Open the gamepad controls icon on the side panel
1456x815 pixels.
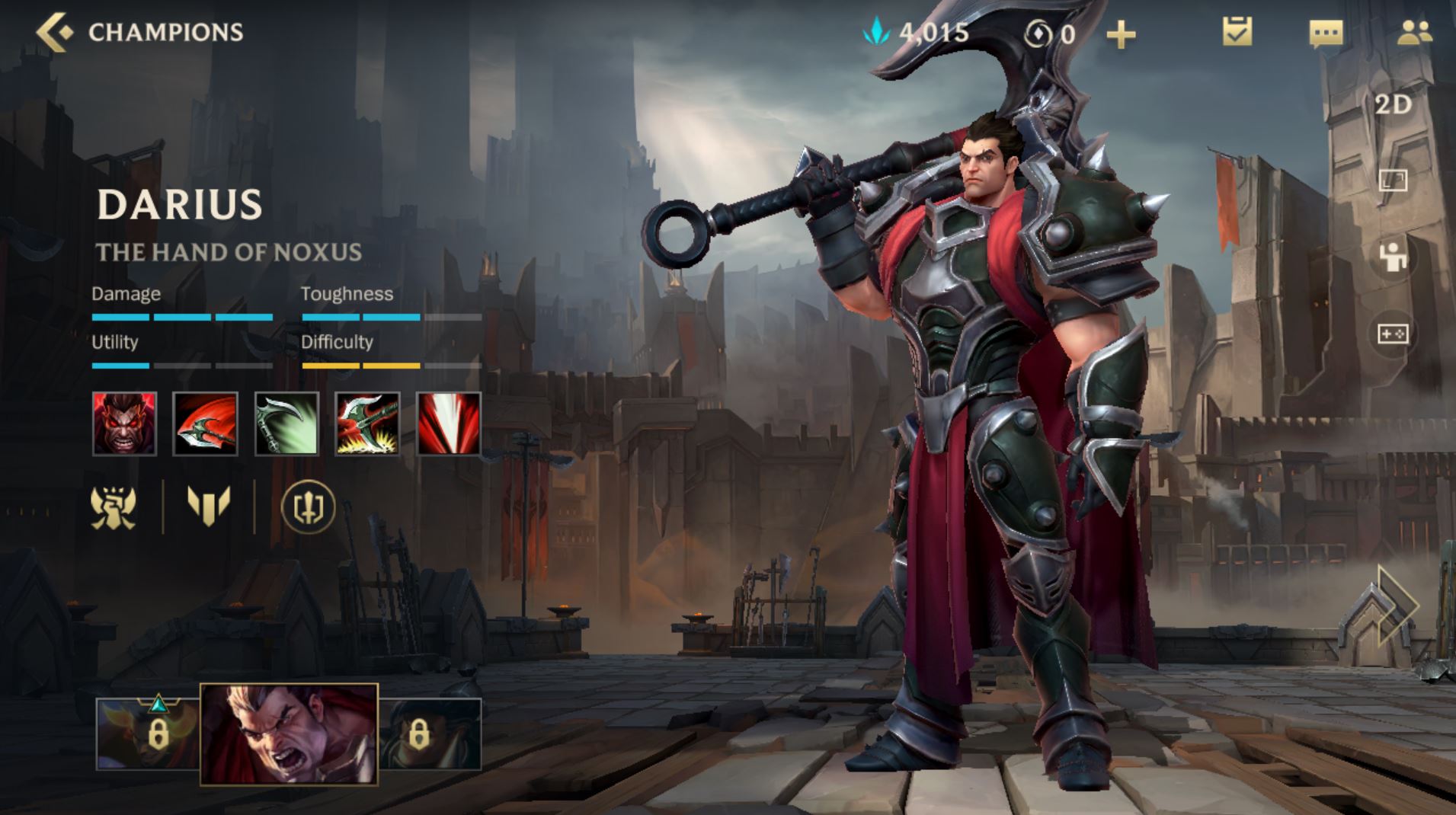(1393, 334)
